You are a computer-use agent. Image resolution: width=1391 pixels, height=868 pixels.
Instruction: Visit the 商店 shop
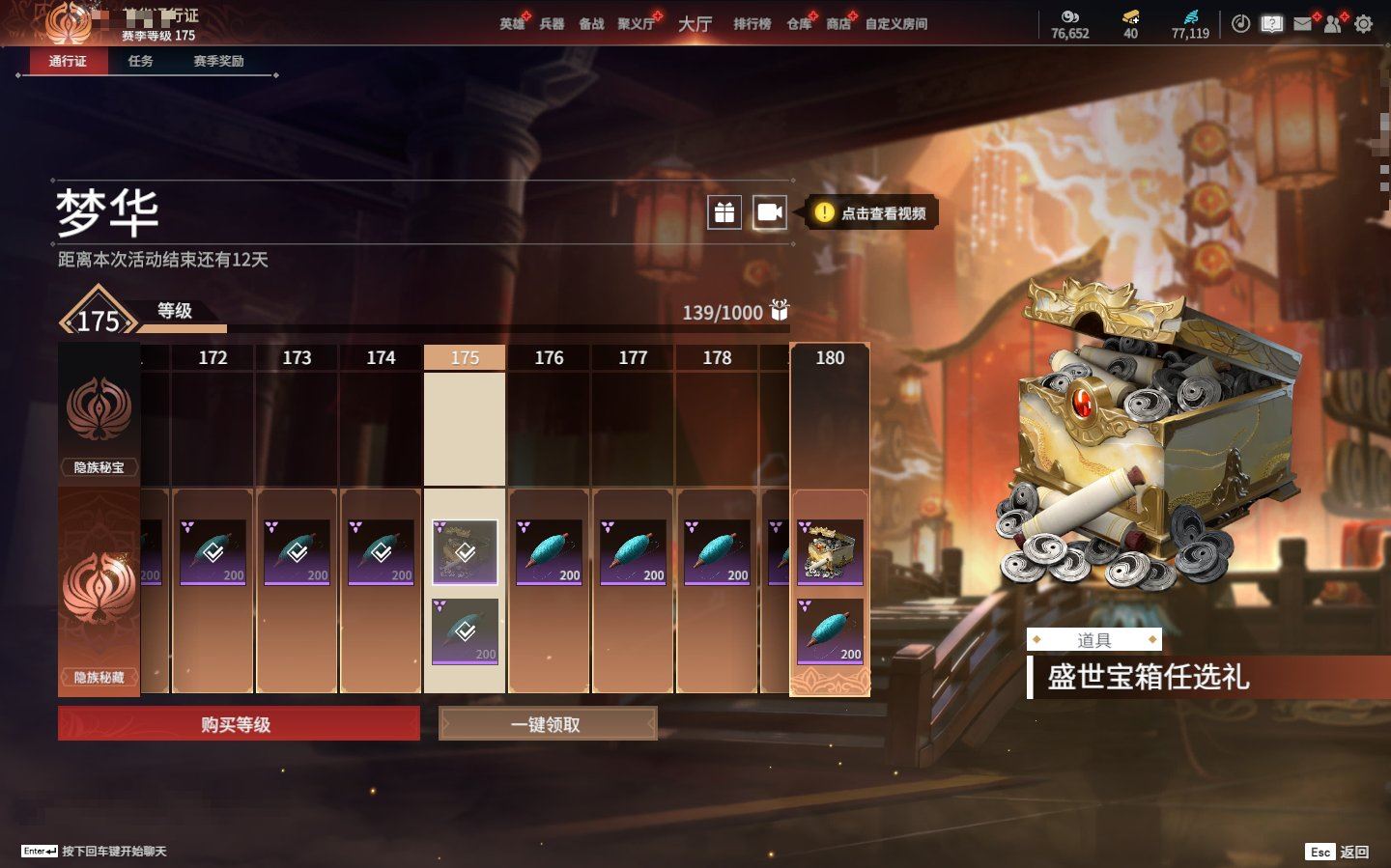[838, 24]
